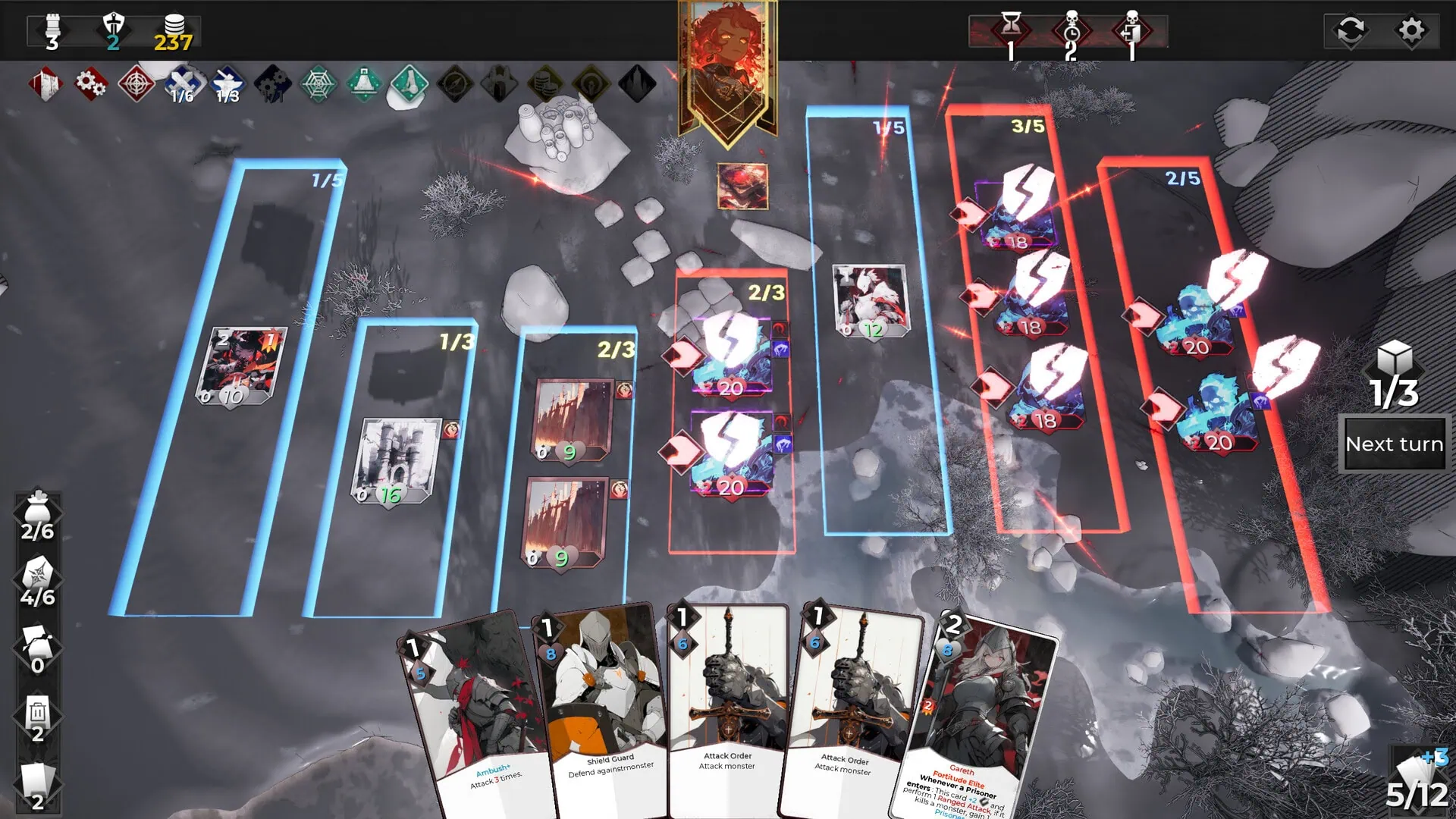Click the Gareth Fortitude Elite card in hand
Viewport: 1456px width, 819px height.
click(986, 705)
